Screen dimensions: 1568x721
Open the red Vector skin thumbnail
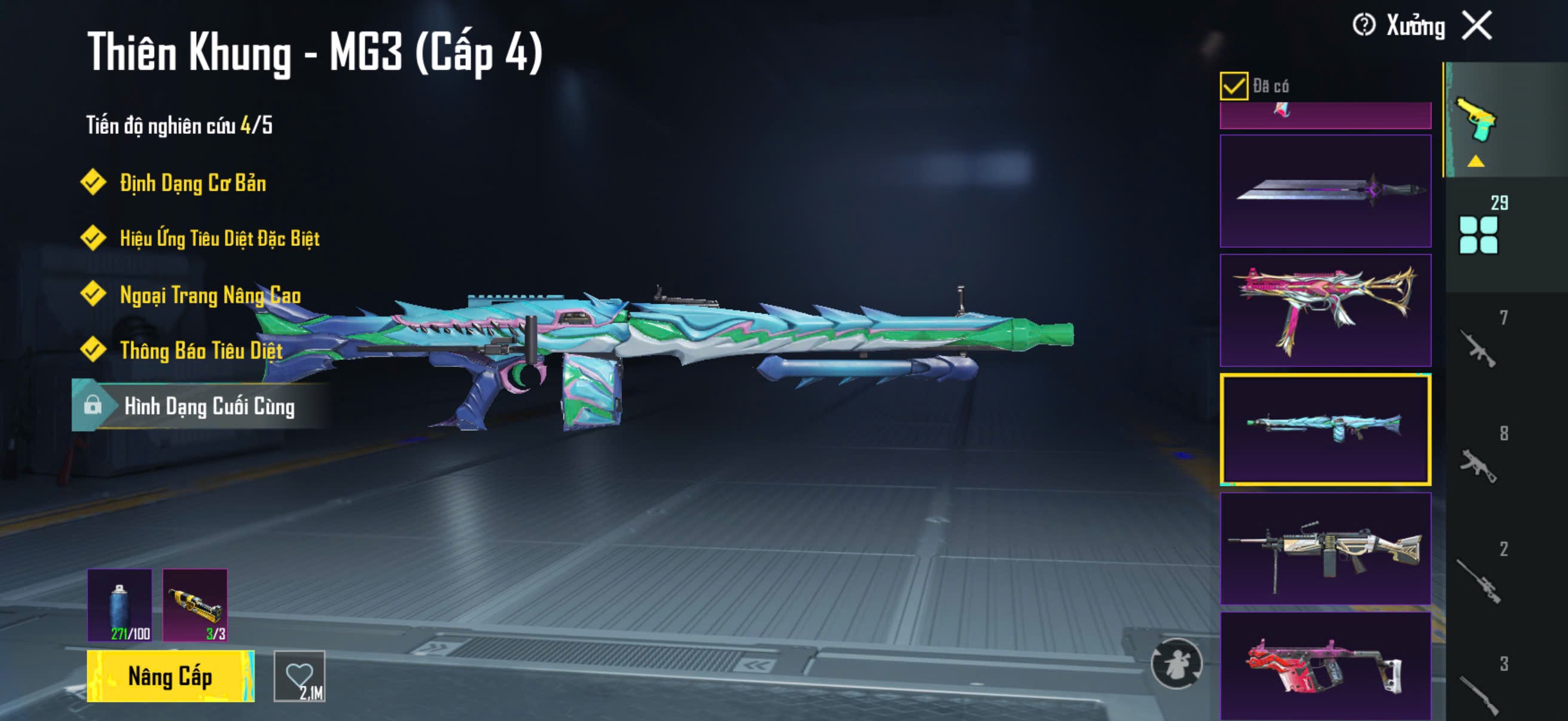pos(1325,666)
